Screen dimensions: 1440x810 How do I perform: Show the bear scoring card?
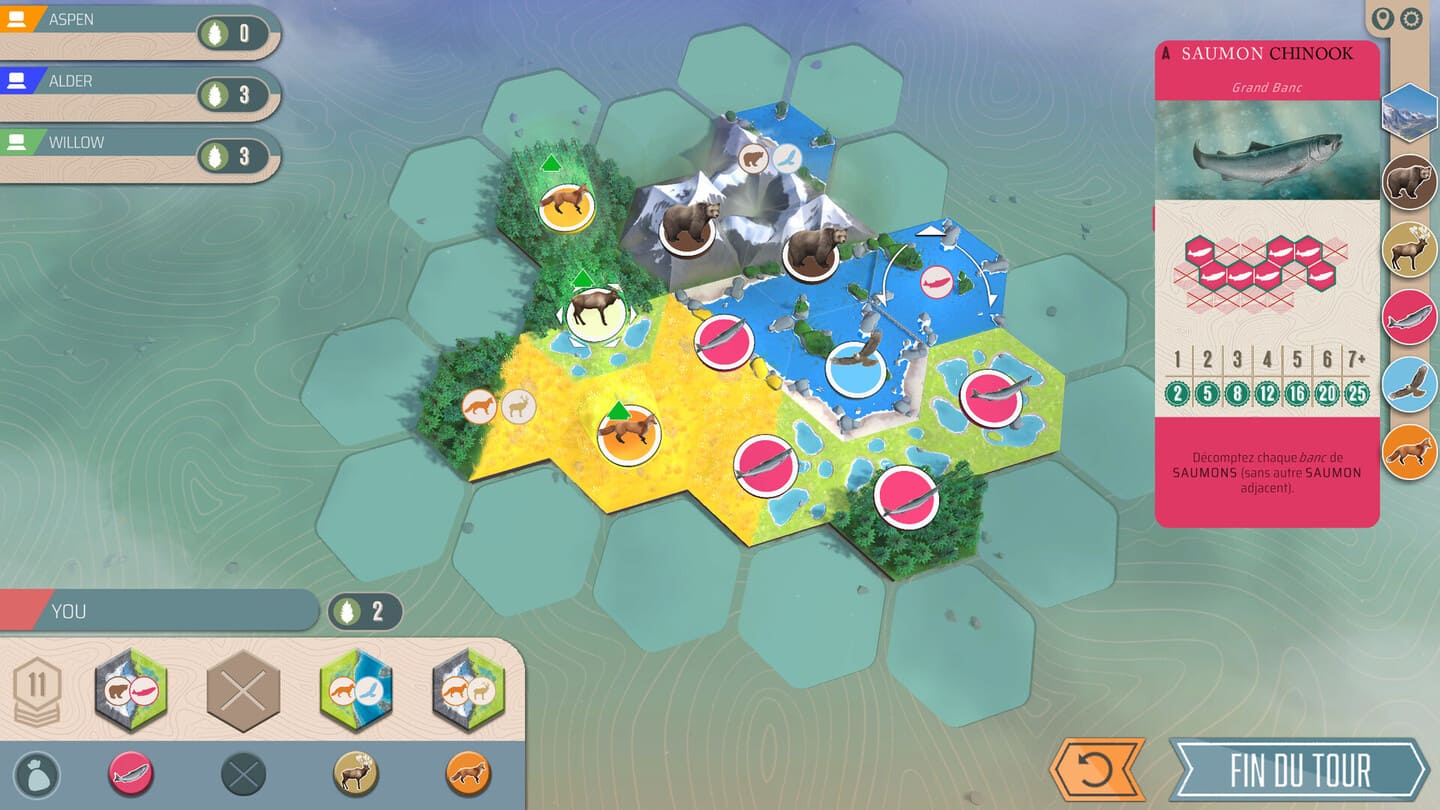pos(1409,183)
